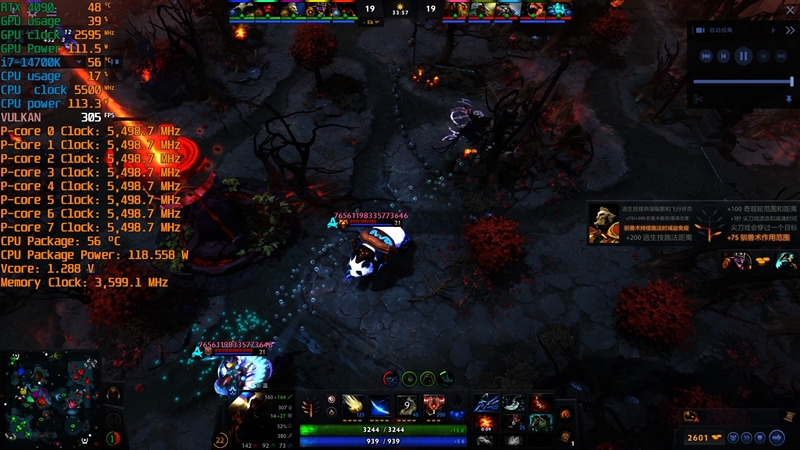Open the shop via the gold counter
This screenshot has width=800, height=450.
(x=701, y=437)
